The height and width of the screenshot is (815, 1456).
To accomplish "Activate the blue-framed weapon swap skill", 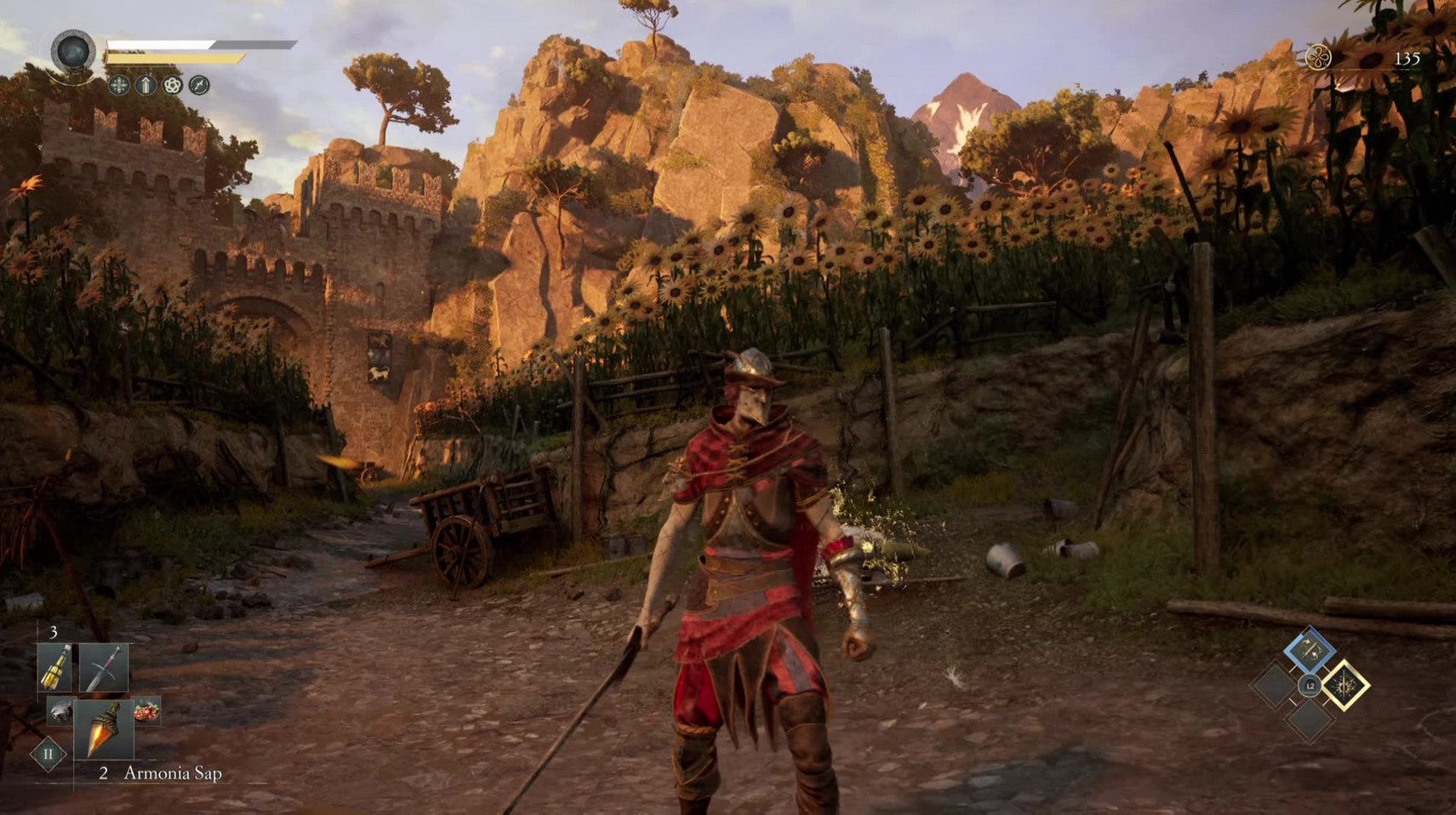I will [1310, 651].
